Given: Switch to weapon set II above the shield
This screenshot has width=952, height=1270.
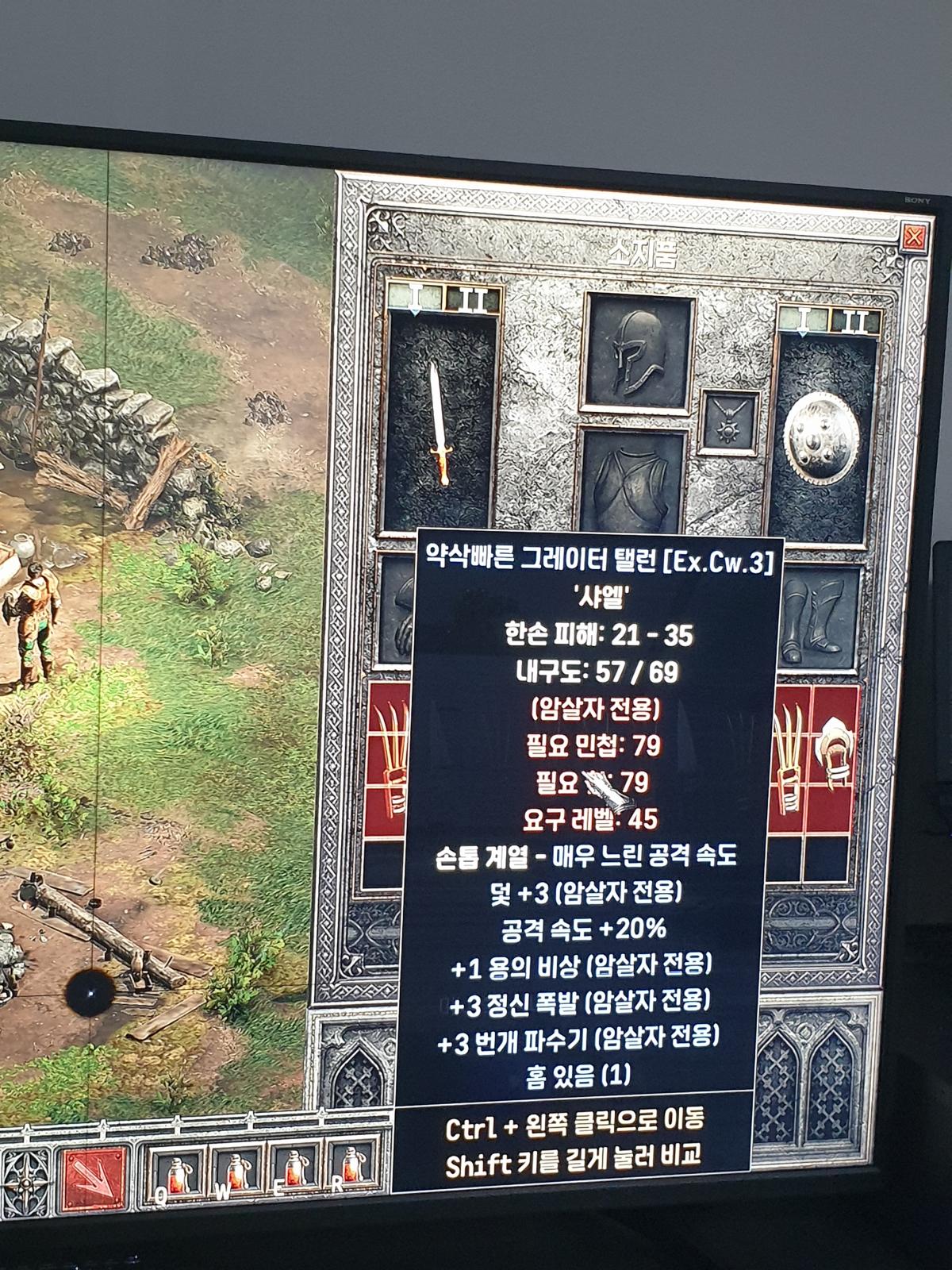Looking at the screenshot, I should click(x=856, y=321).
